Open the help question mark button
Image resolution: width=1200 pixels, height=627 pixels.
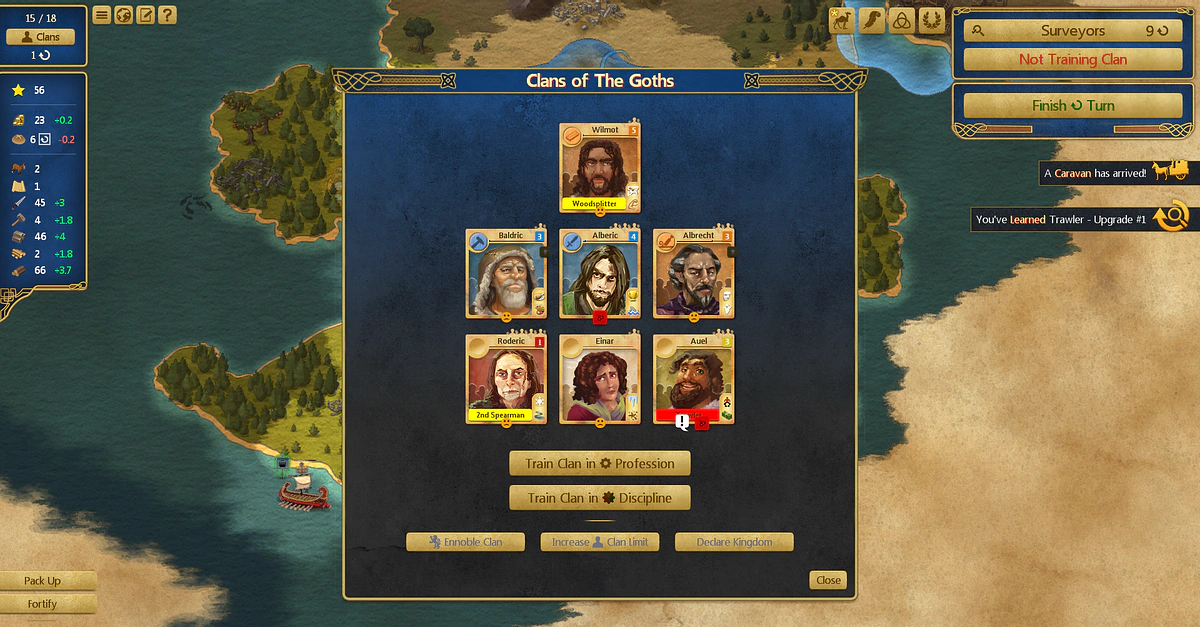[167, 15]
